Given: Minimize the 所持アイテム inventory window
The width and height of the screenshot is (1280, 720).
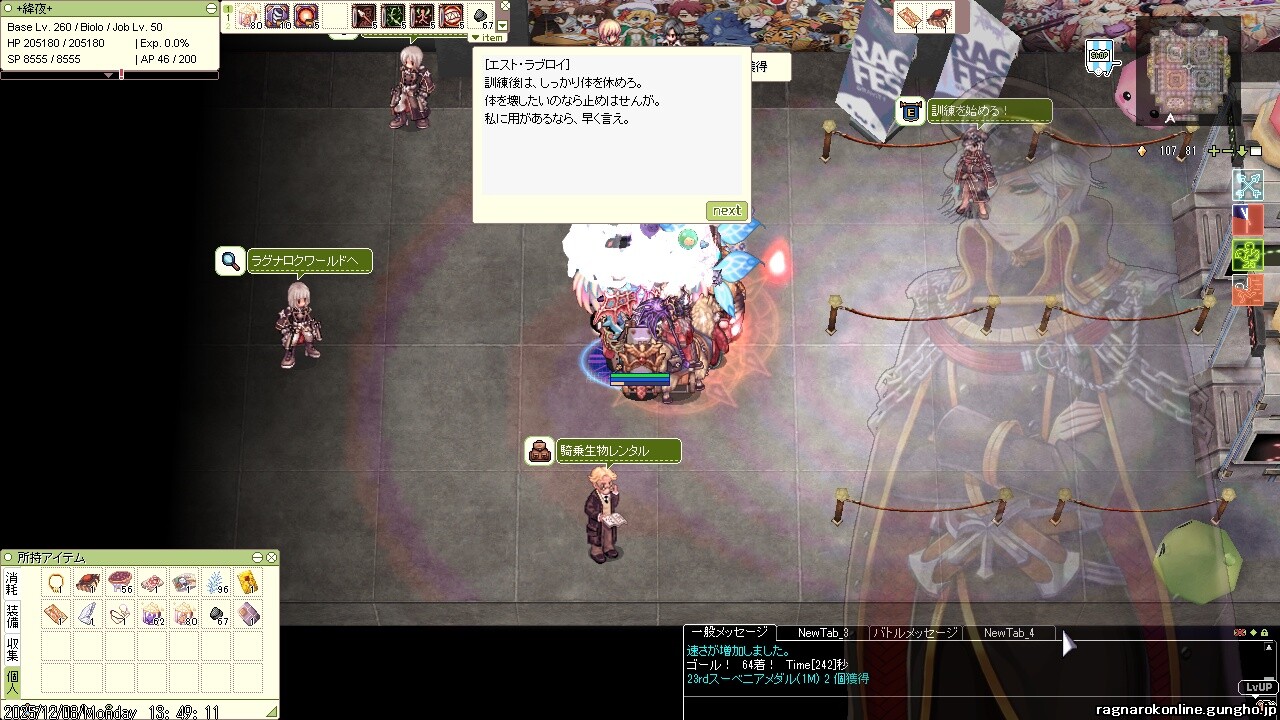Looking at the screenshot, I should pyautogui.click(x=257, y=557).
